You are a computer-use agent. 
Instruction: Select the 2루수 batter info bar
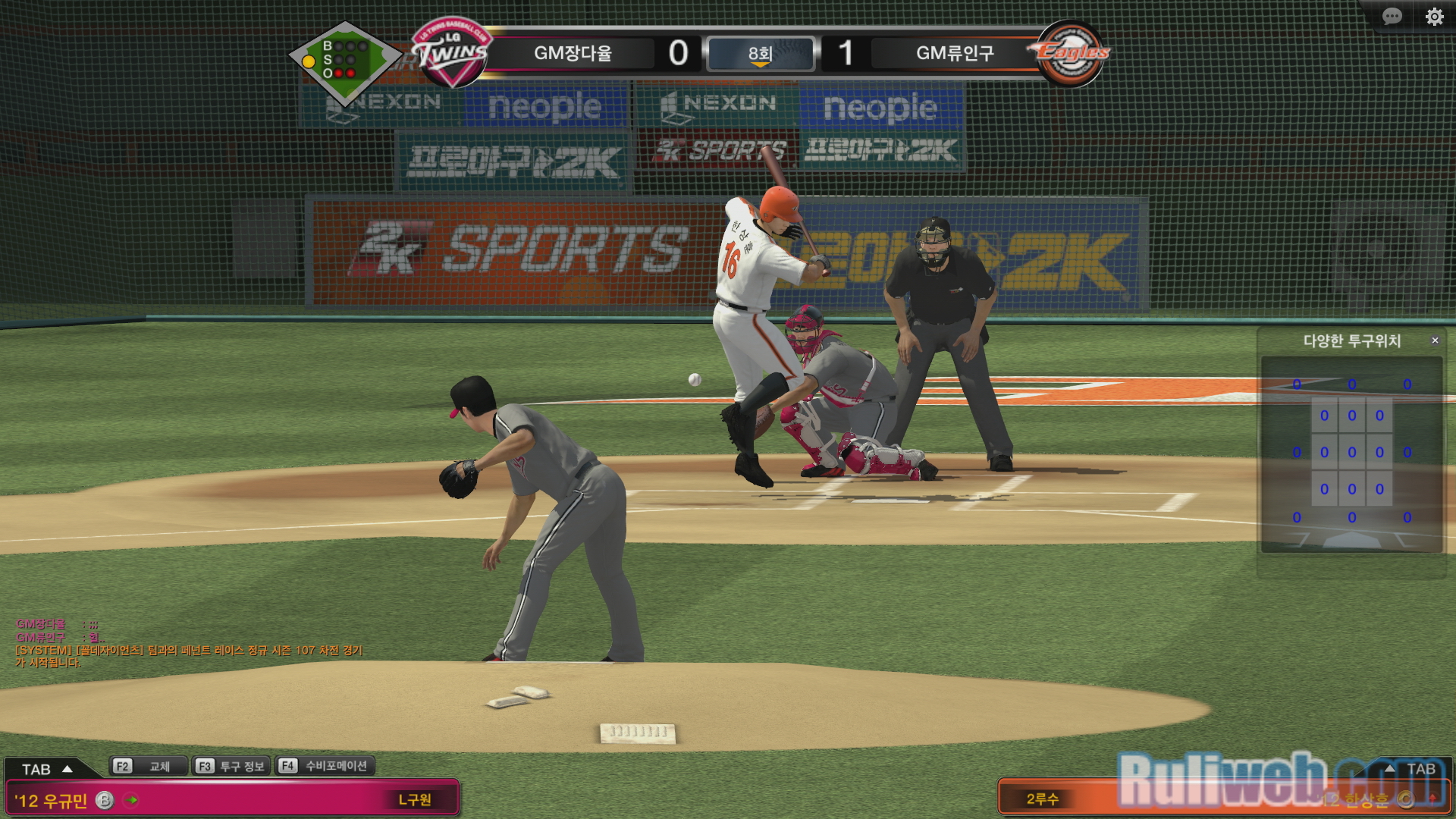point(1137,799)
